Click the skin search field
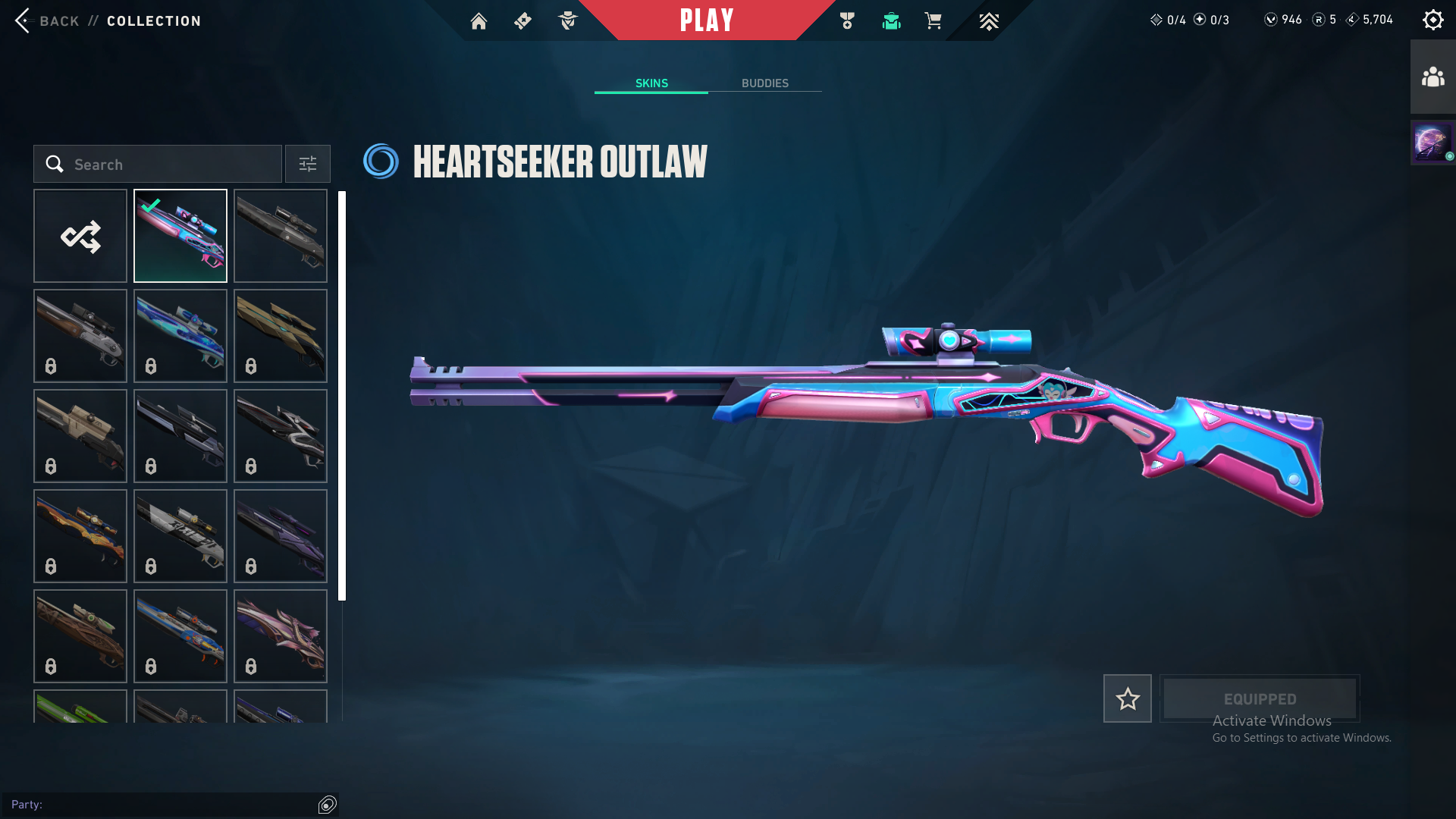1456x819 pixels. 158,164
